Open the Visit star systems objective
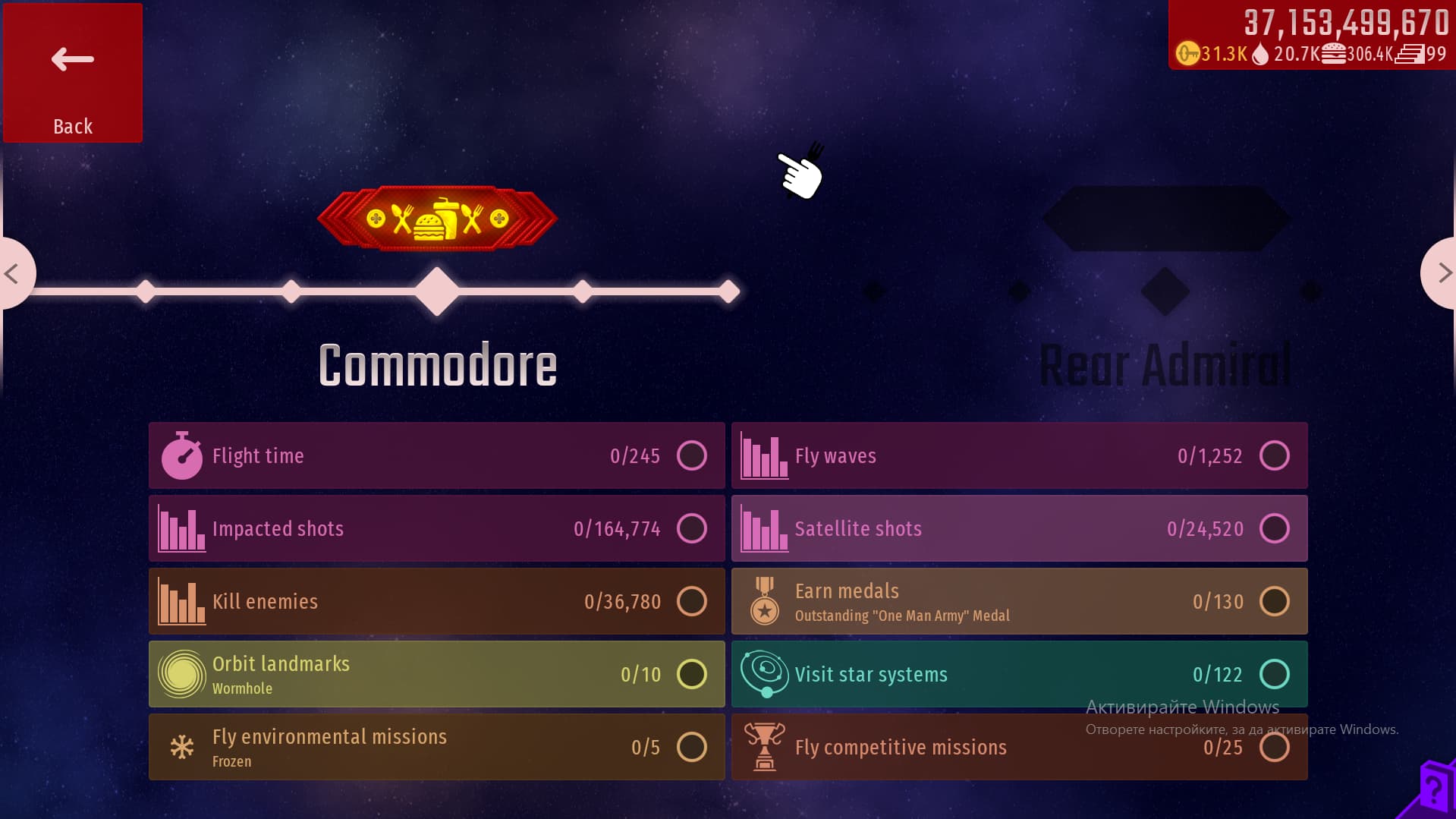Image resolution: width=1456 pixels, height=819 pixels. (1019, 674)
